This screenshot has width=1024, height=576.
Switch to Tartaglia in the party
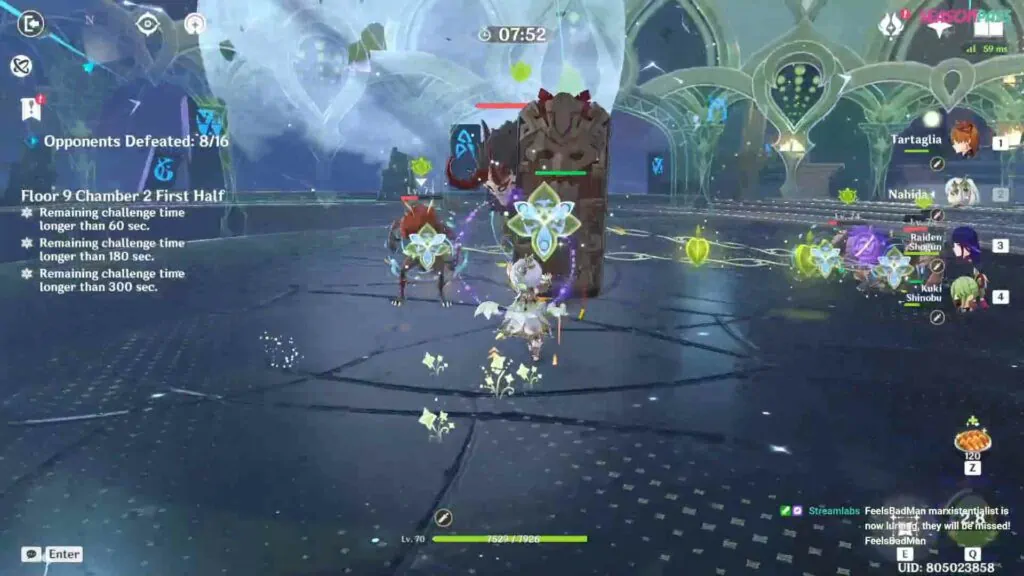pos(963,141)
